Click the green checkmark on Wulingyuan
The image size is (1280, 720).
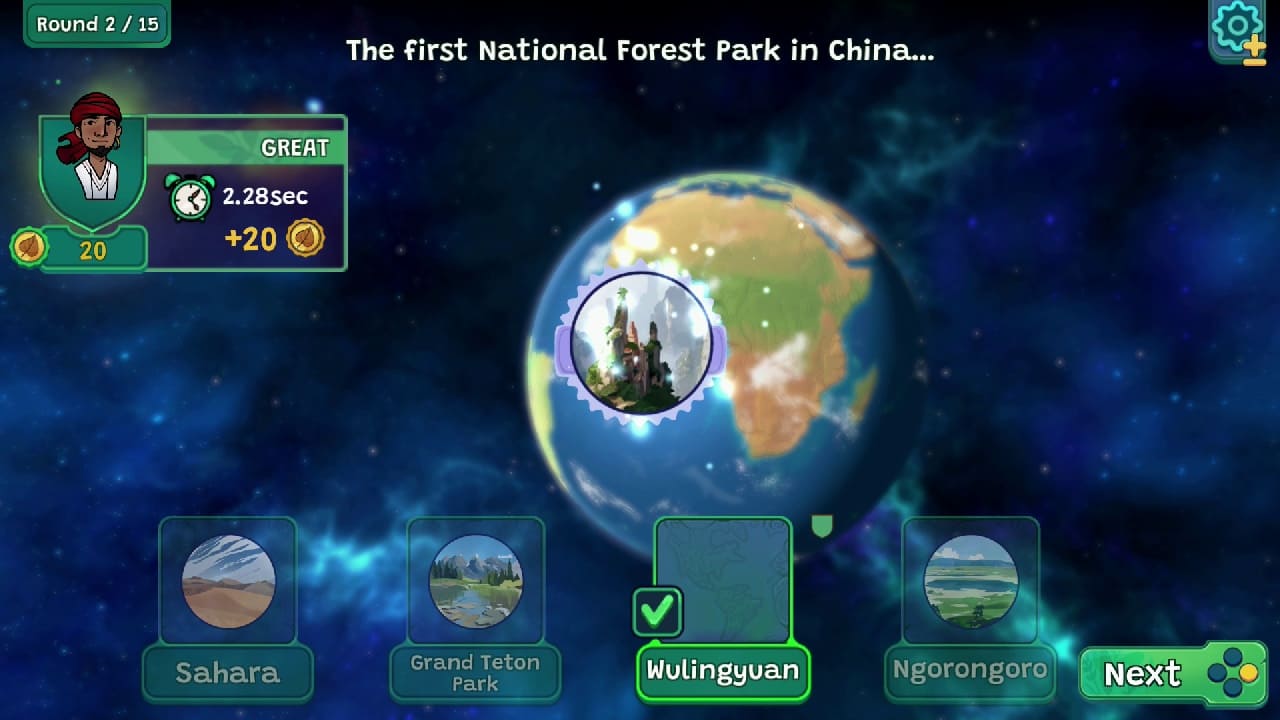coord(658,614)
